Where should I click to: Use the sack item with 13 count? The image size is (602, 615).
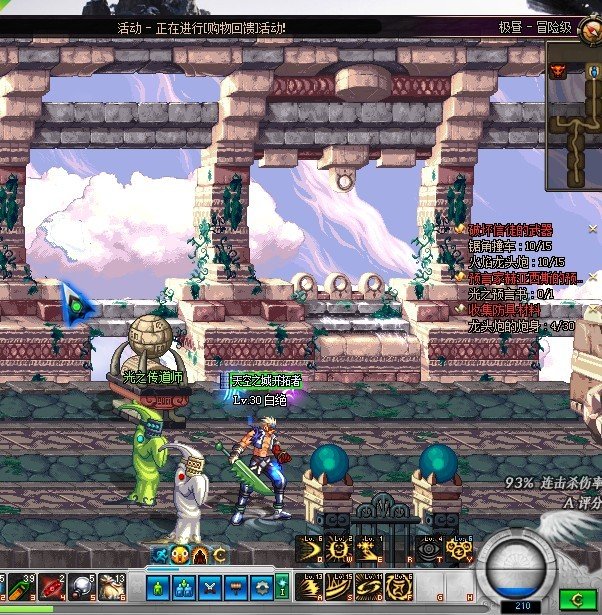coord(111,587)
